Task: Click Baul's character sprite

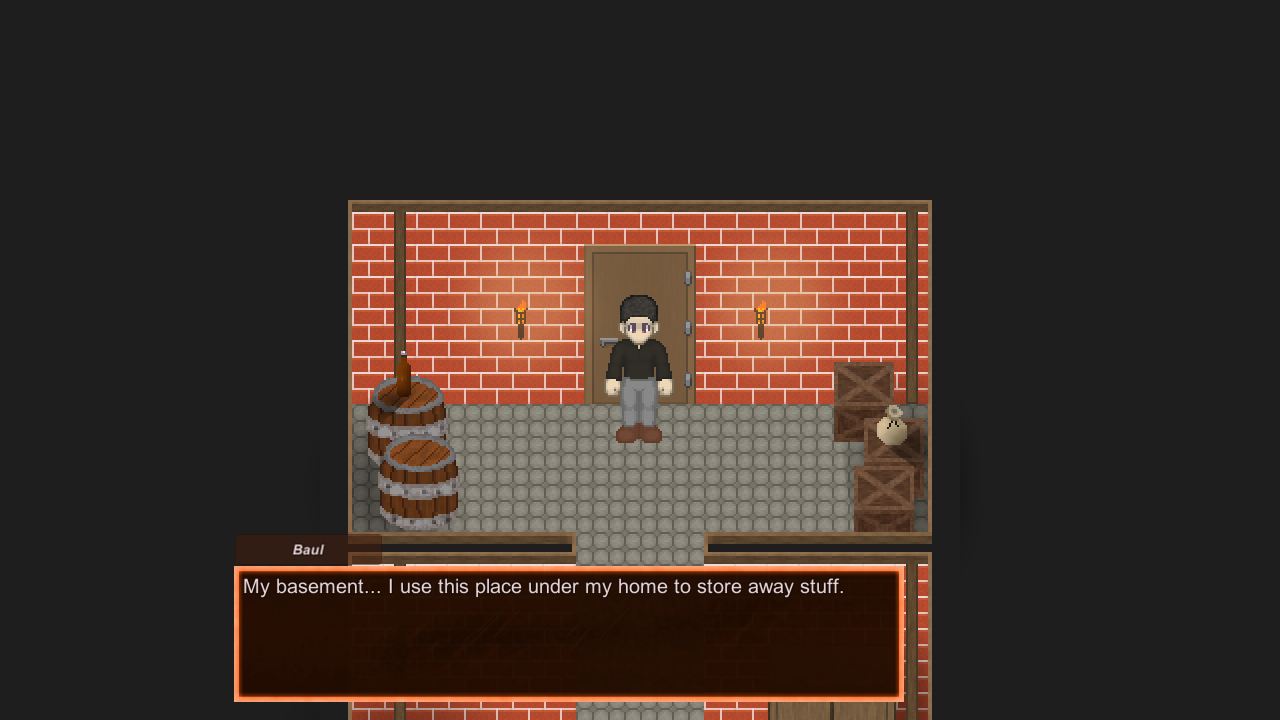Action: tap(638, 365)
